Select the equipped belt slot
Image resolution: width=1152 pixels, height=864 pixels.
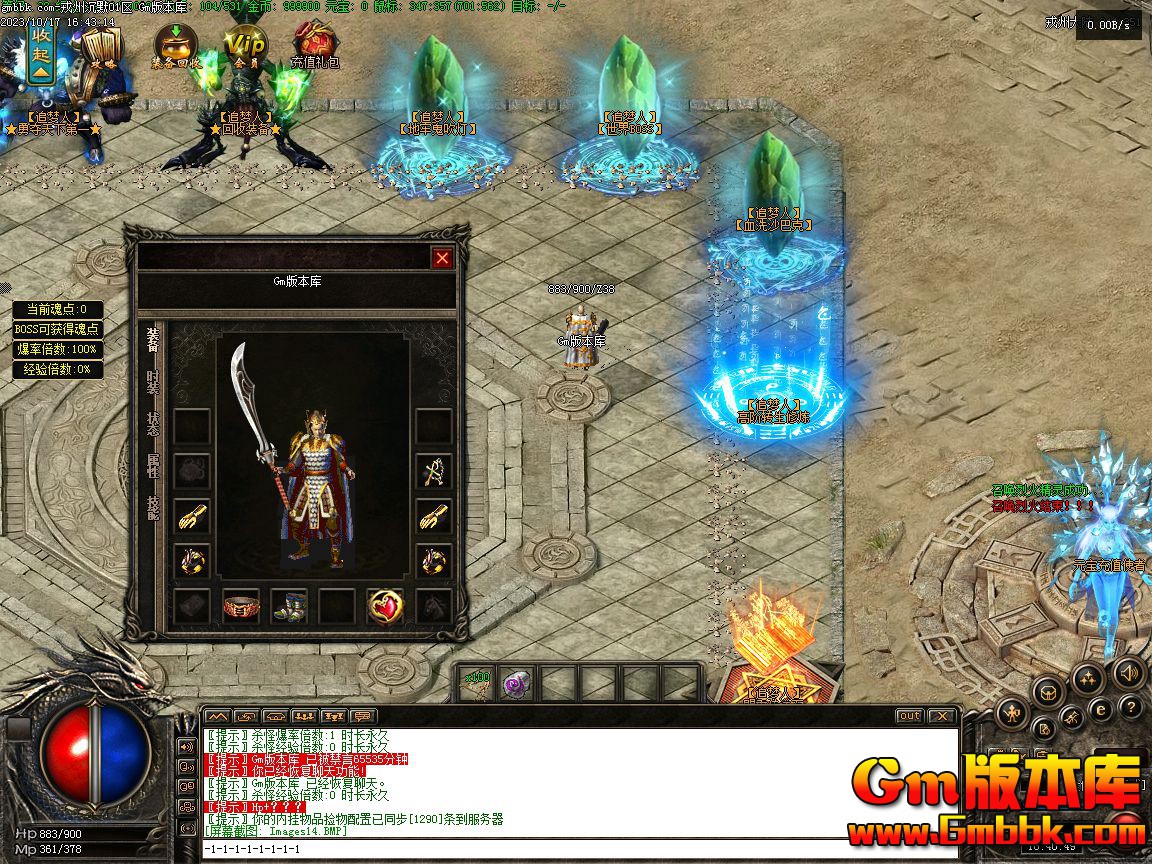pos(241,606)
